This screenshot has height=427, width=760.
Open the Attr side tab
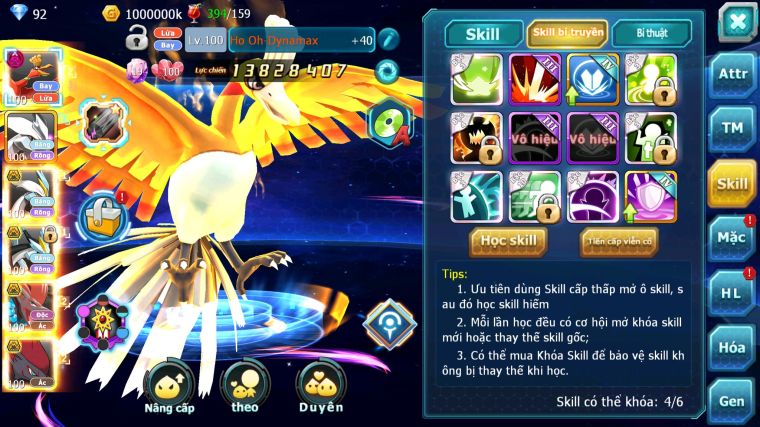(731, 73)
